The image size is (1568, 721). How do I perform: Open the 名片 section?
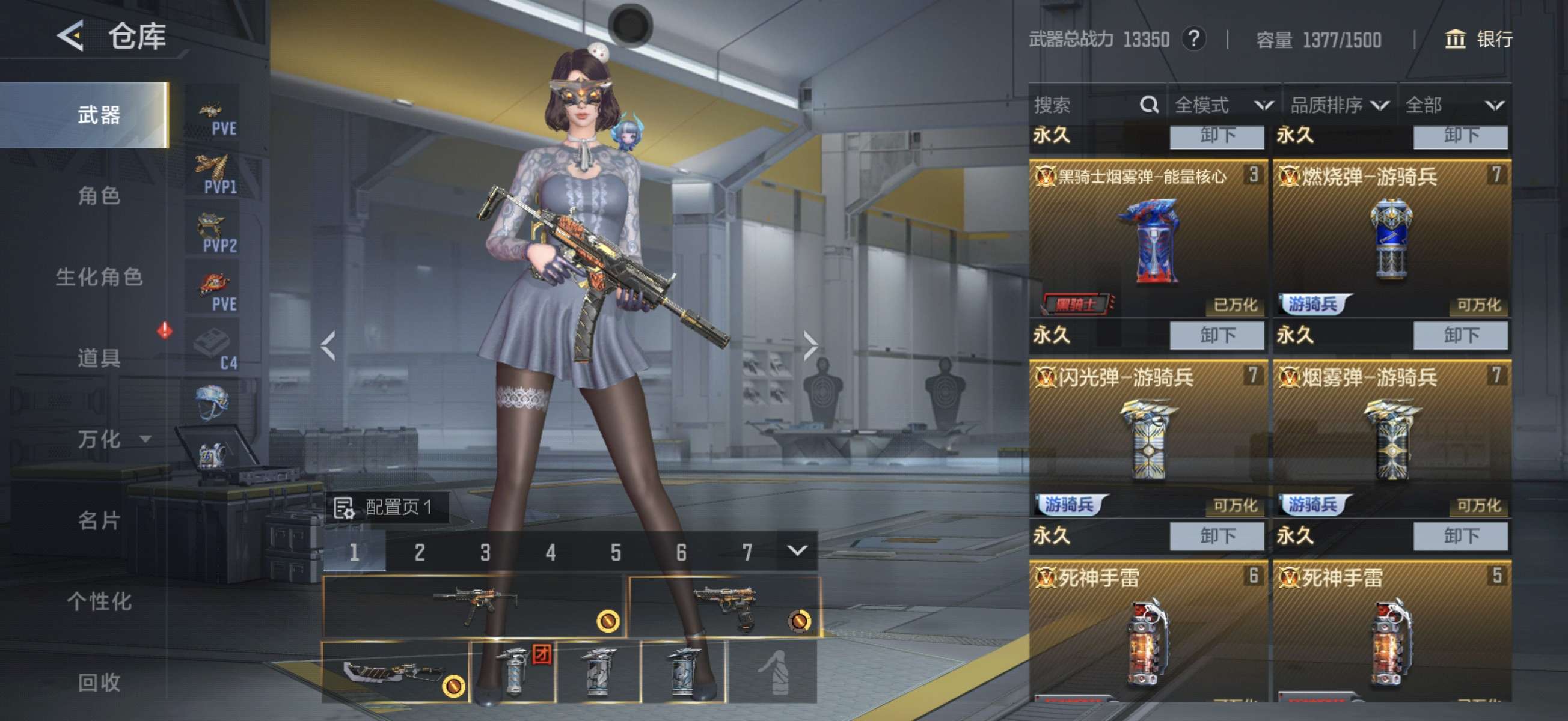click(99, 520)
